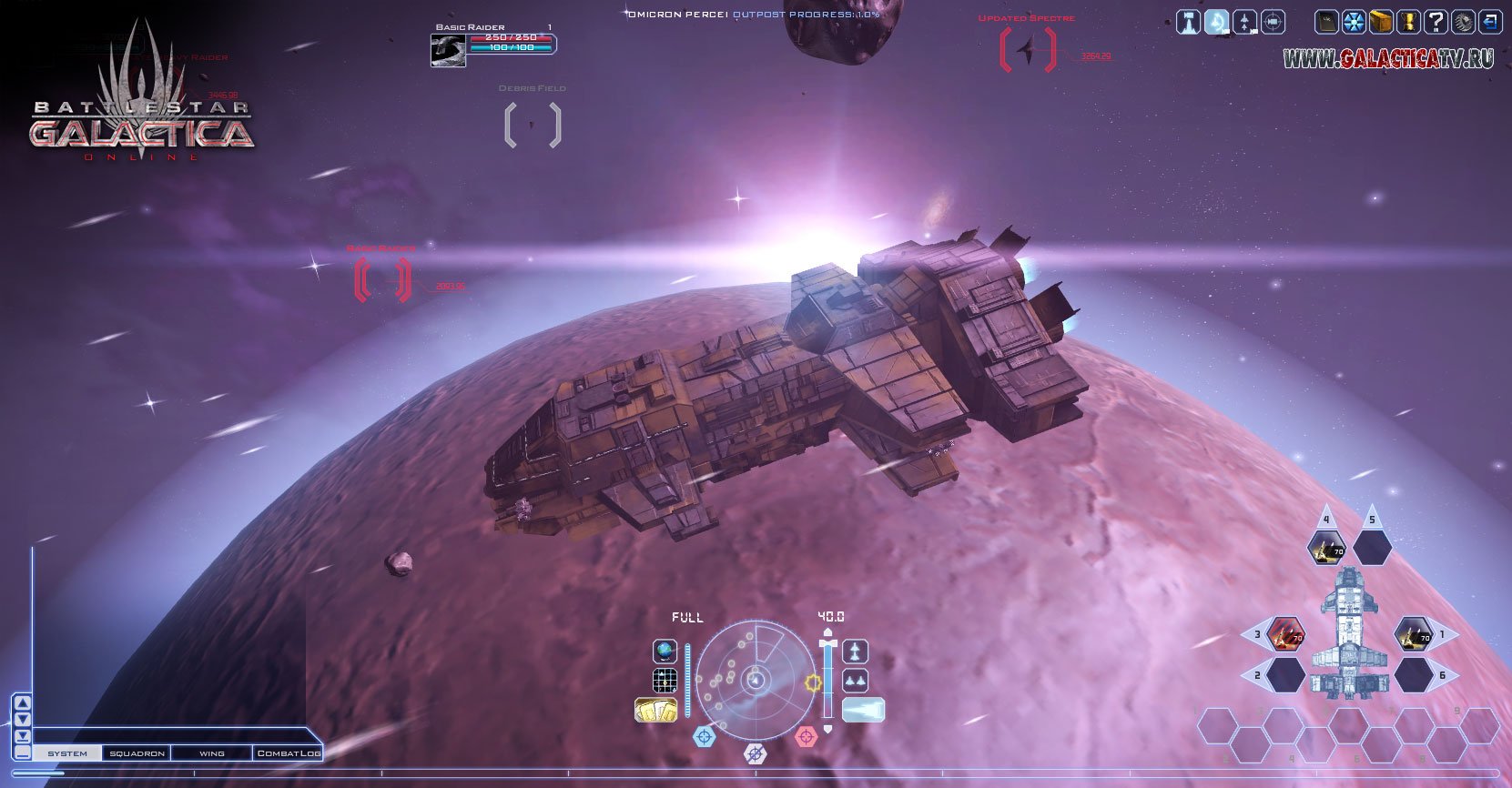
Task: Show the Combat Log tab
Action: (288, 753)
